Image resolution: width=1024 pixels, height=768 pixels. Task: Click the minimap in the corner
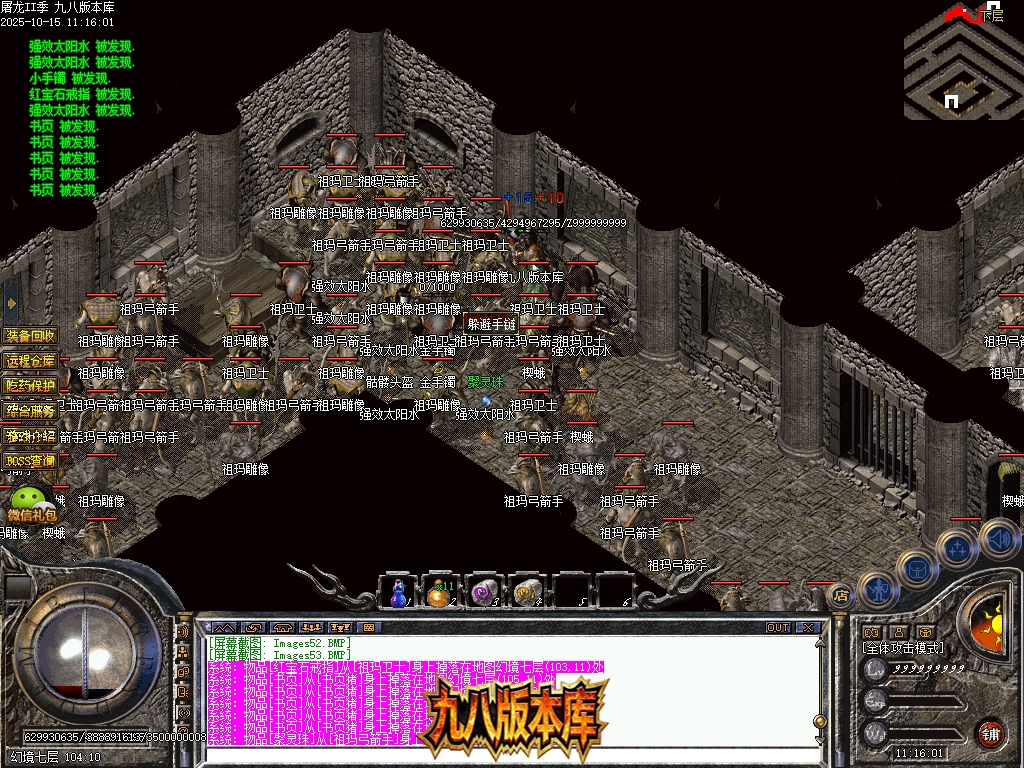point(962,70)
